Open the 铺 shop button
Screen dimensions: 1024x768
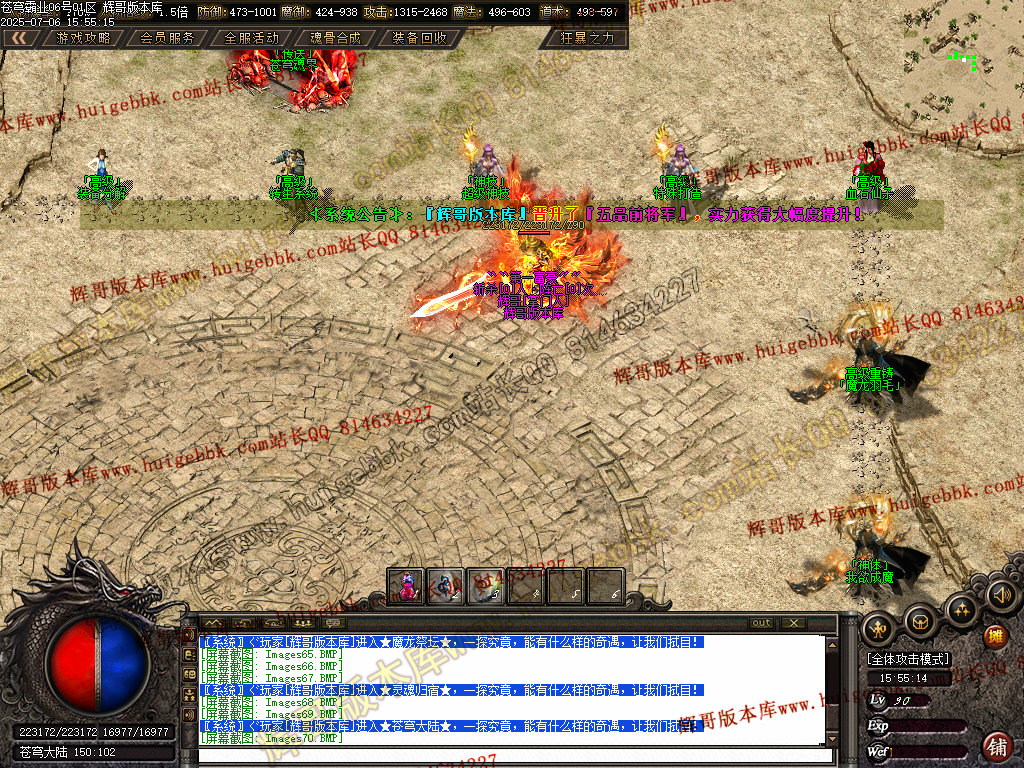point(997,746)
